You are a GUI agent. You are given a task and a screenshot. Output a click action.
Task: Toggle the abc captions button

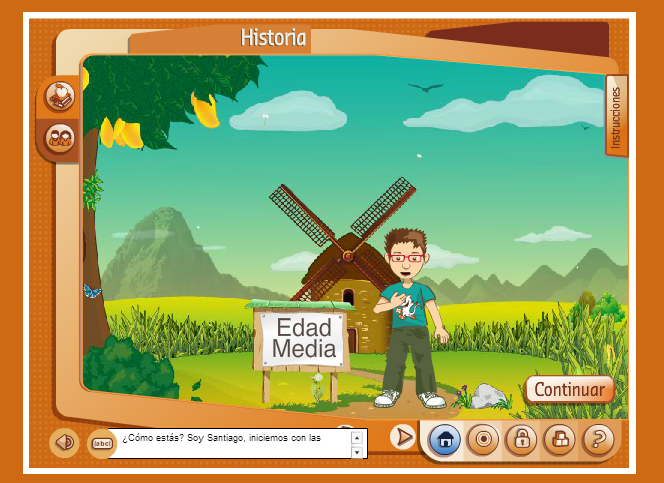tap(101, 441)
